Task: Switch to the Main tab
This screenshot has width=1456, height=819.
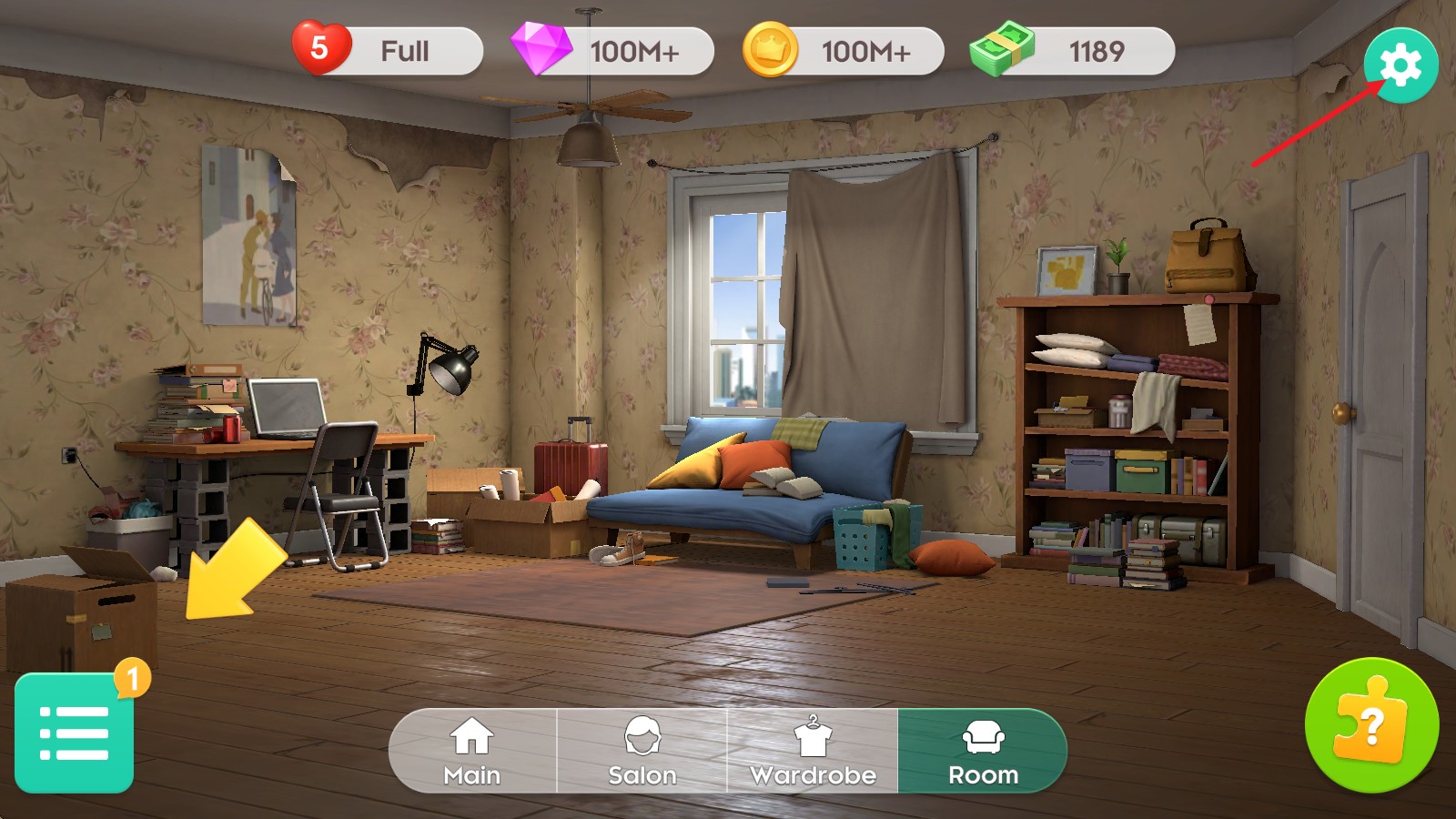Action: click(x=472, y=752)
